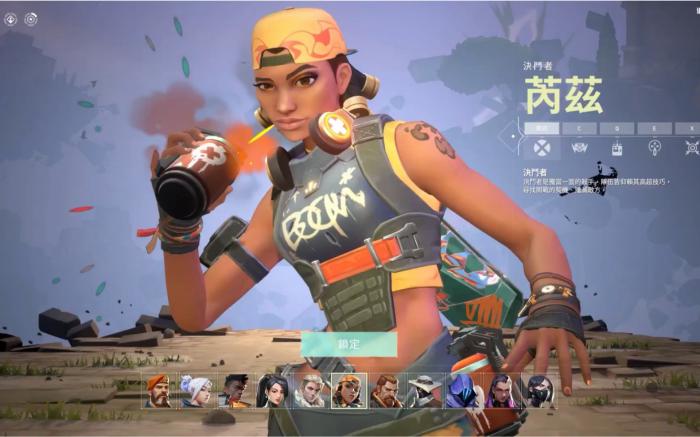
Task: Lock in the agent with the teal button
Action: click(349, 344)
